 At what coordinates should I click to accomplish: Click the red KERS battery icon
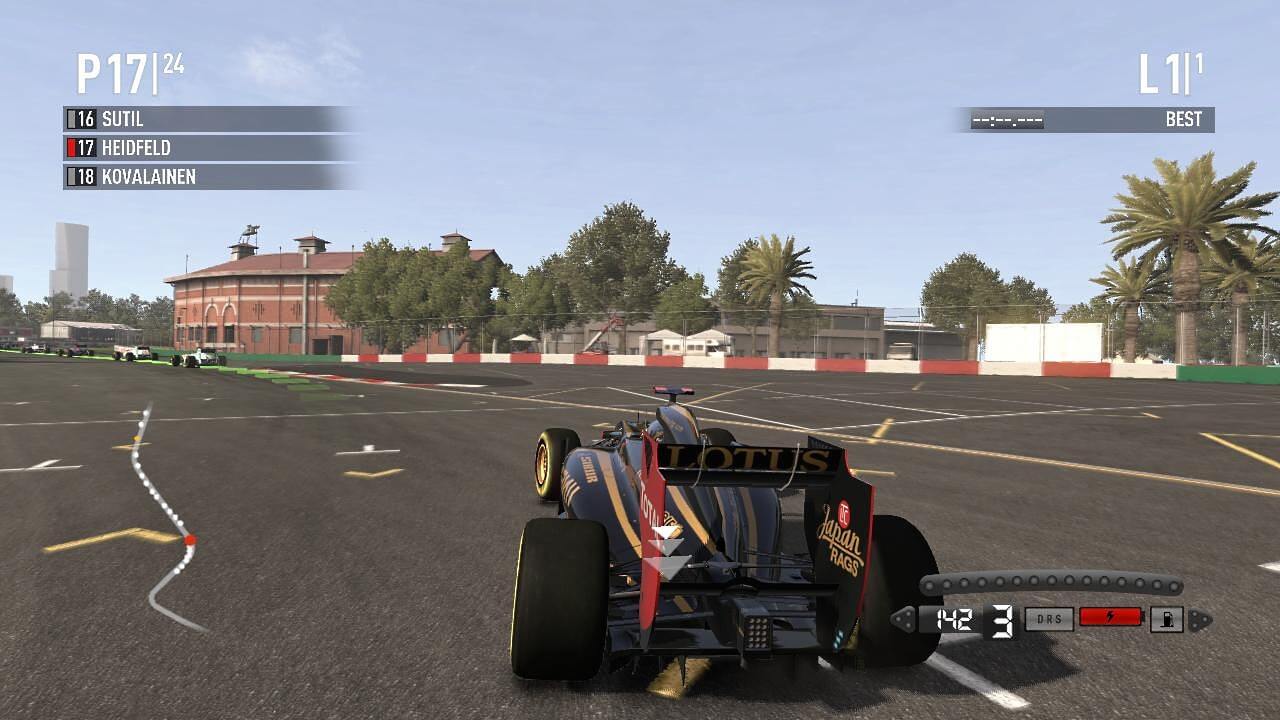pos(1111,618)
